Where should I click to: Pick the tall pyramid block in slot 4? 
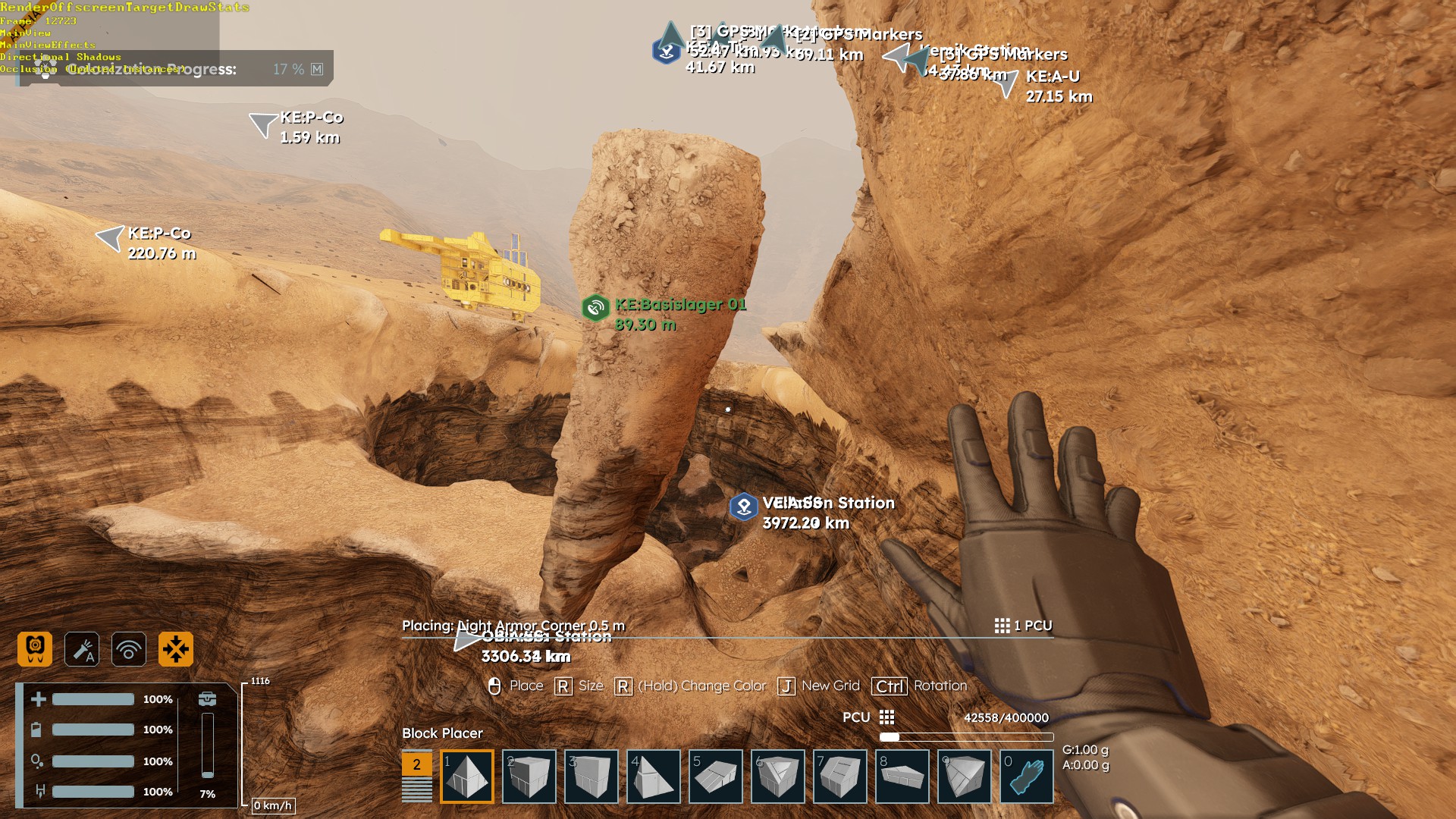point(654,777)
